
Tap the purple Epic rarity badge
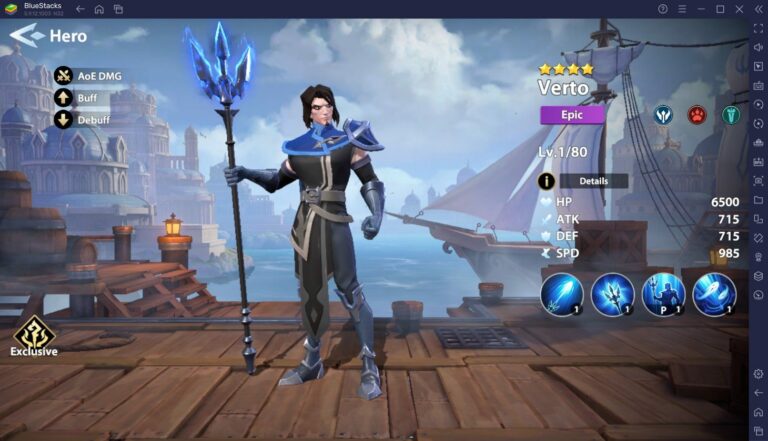[x=572, y=114]
